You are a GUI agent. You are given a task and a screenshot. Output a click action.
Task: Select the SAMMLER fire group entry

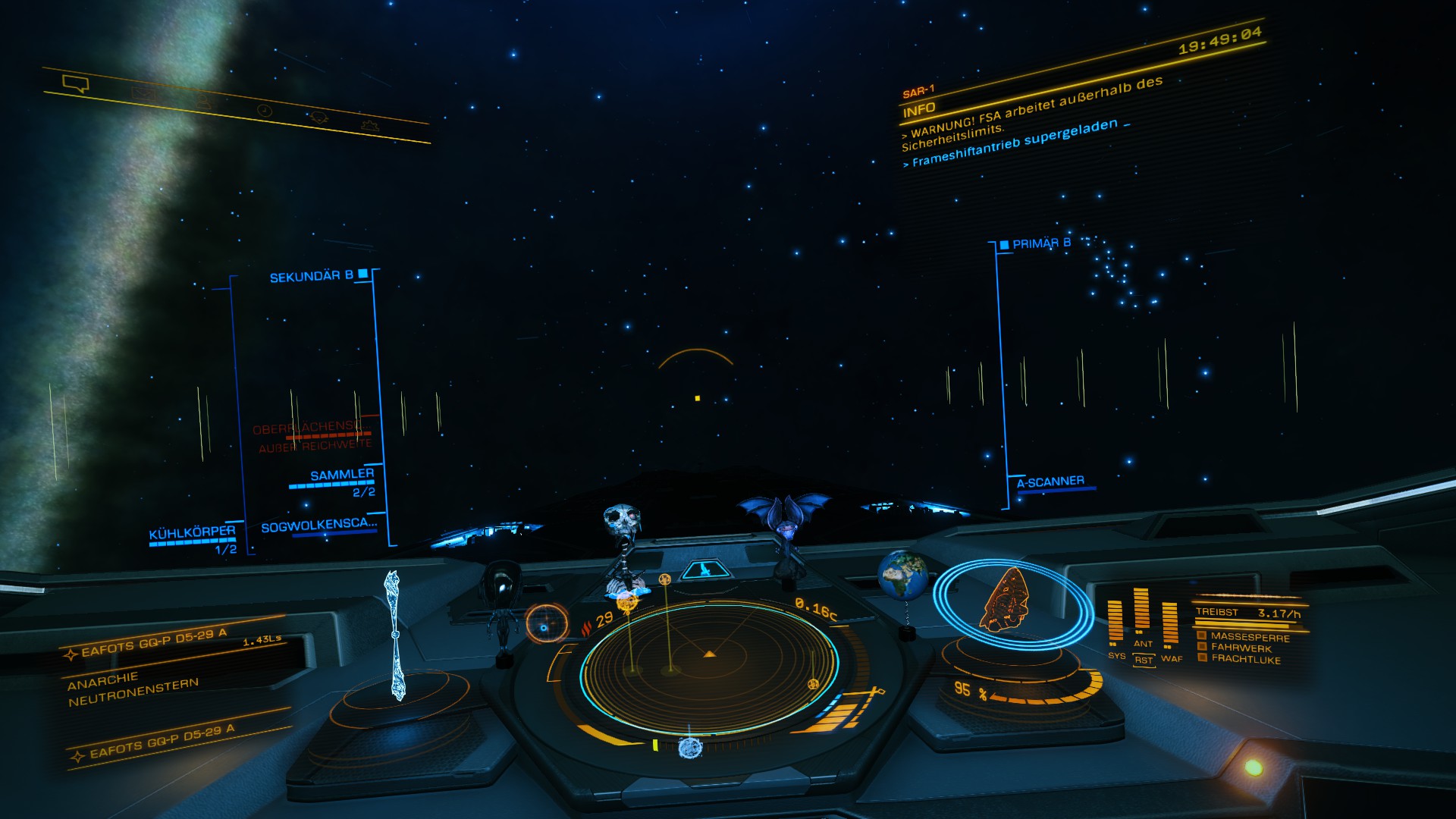(342, 475)
